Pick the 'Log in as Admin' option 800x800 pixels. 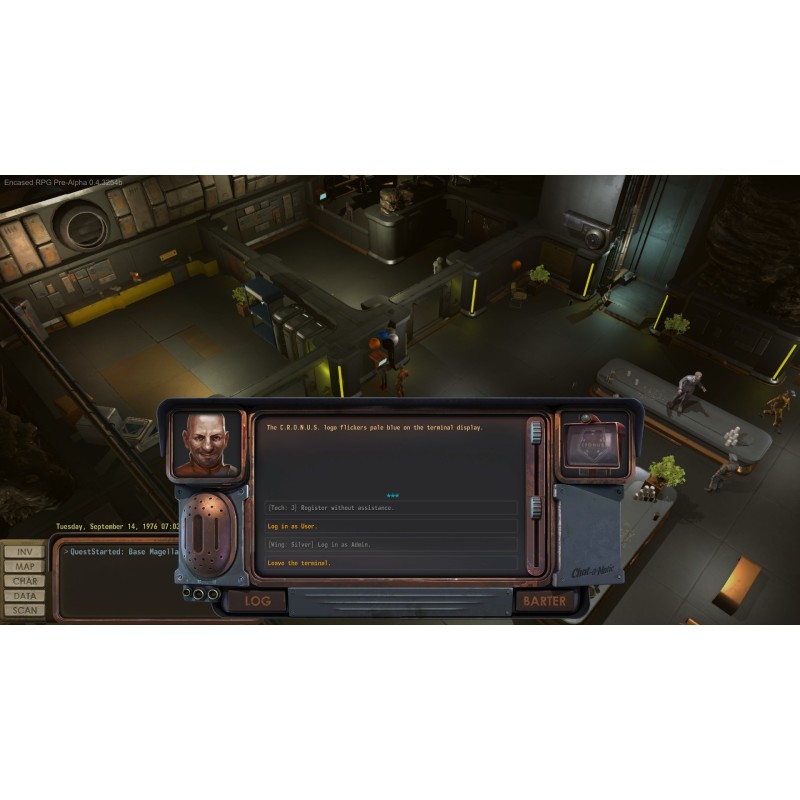coord(321,544)
